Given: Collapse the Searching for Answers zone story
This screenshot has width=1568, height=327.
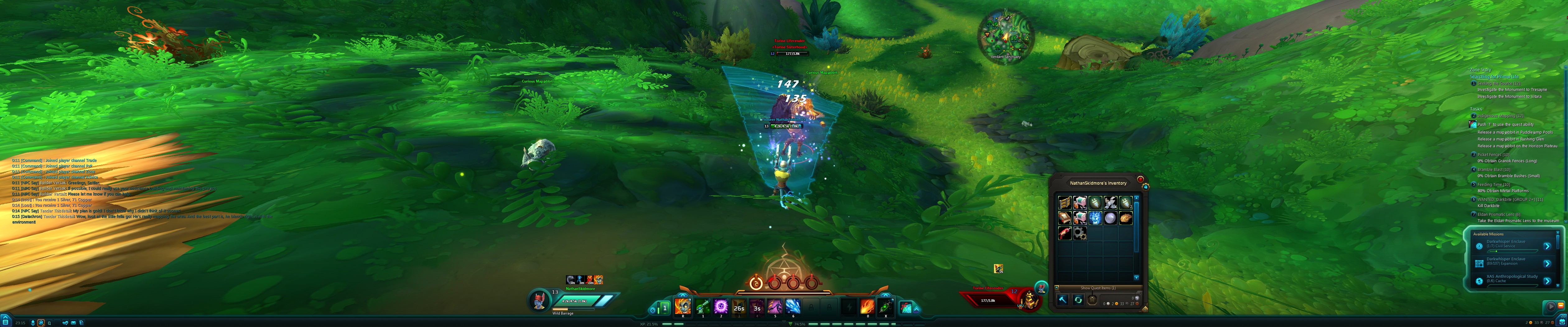Looking at the screenshot, I should click(1494, 76).
